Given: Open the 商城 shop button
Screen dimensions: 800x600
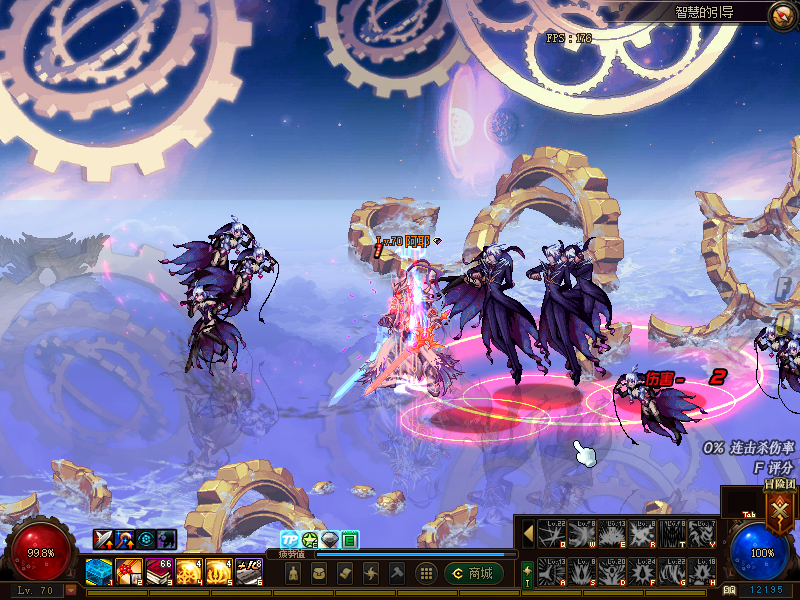Looking at the screenshot, I should point(473,573).
